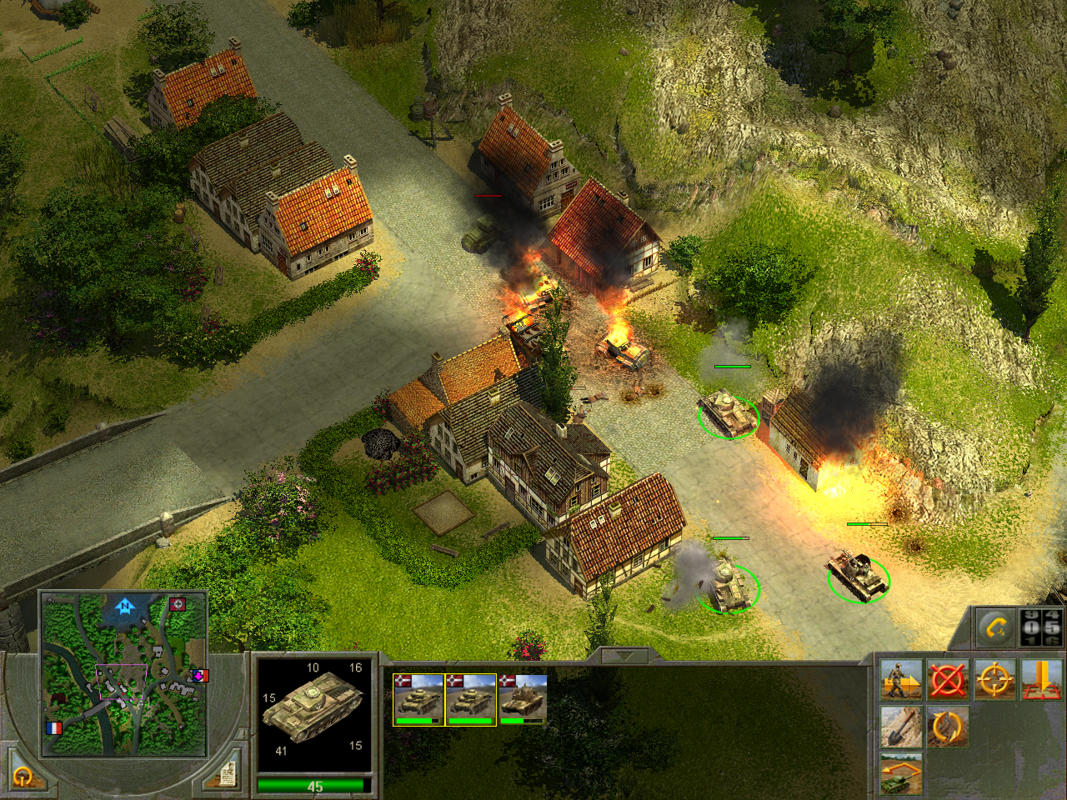Open the telephone handset button
This screenshot has height=800, width=1067.
click(996, 627)
